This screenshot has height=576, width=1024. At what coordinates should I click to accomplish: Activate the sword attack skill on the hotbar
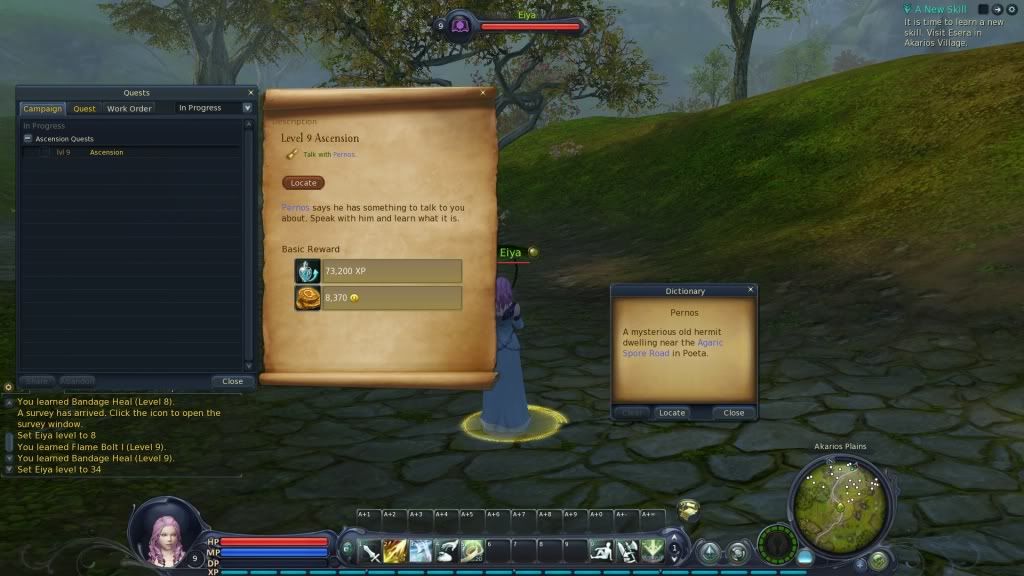[371, 550]
